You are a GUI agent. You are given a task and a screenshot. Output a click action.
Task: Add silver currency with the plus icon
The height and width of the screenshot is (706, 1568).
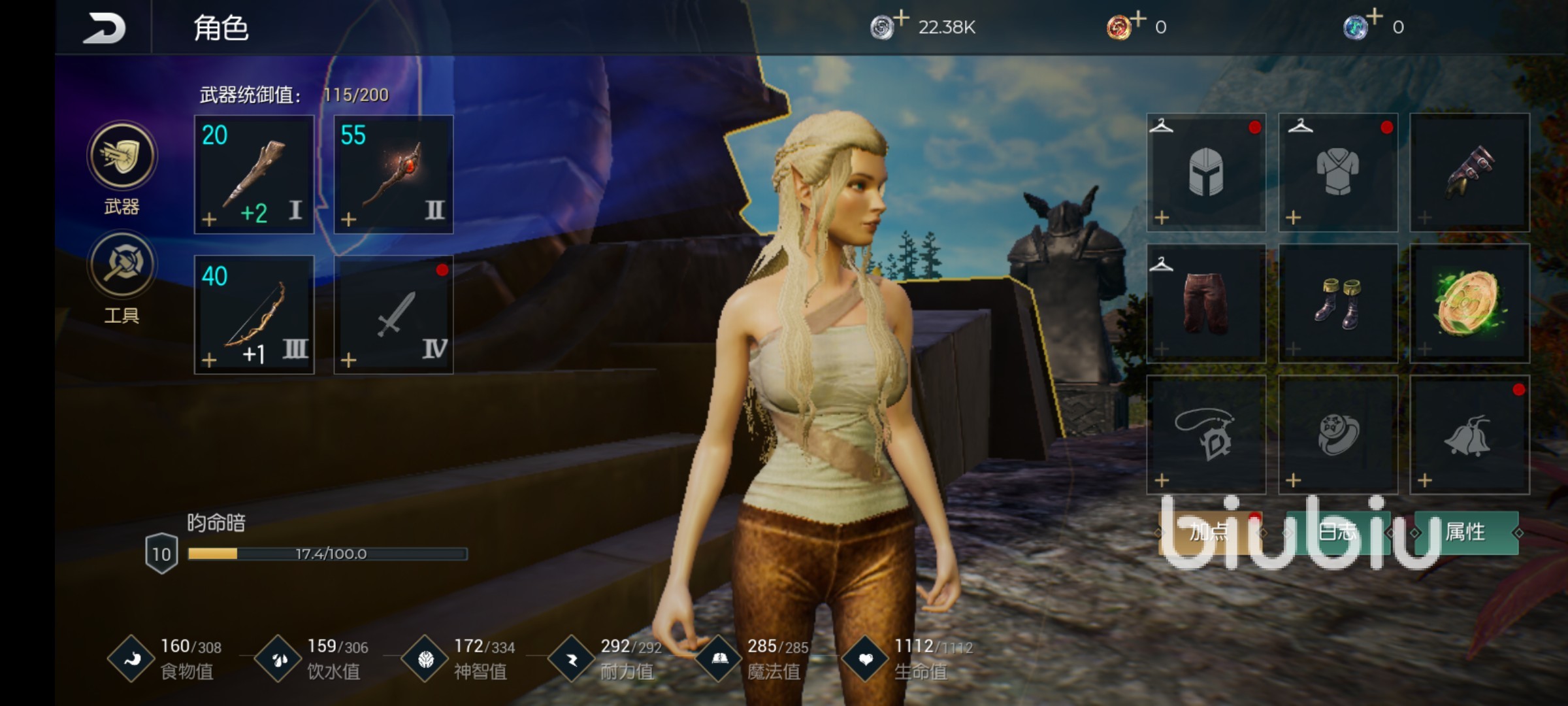click(x=901, y=18)
